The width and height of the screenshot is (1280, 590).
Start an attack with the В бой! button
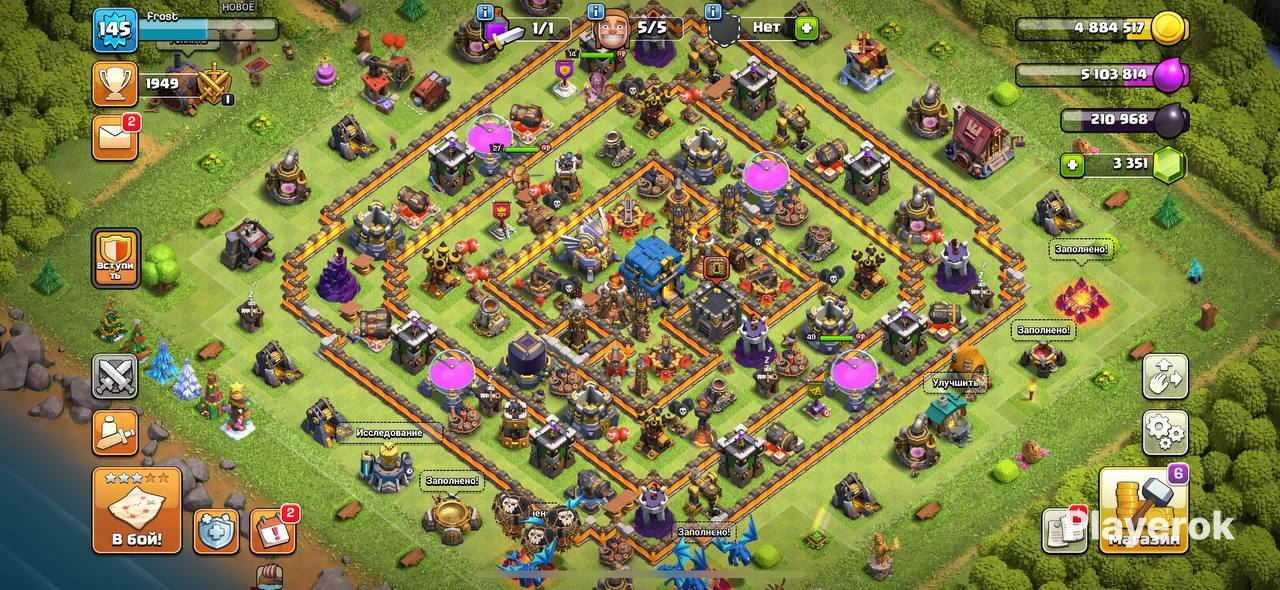pyautogui.click(x=137, y=510)
